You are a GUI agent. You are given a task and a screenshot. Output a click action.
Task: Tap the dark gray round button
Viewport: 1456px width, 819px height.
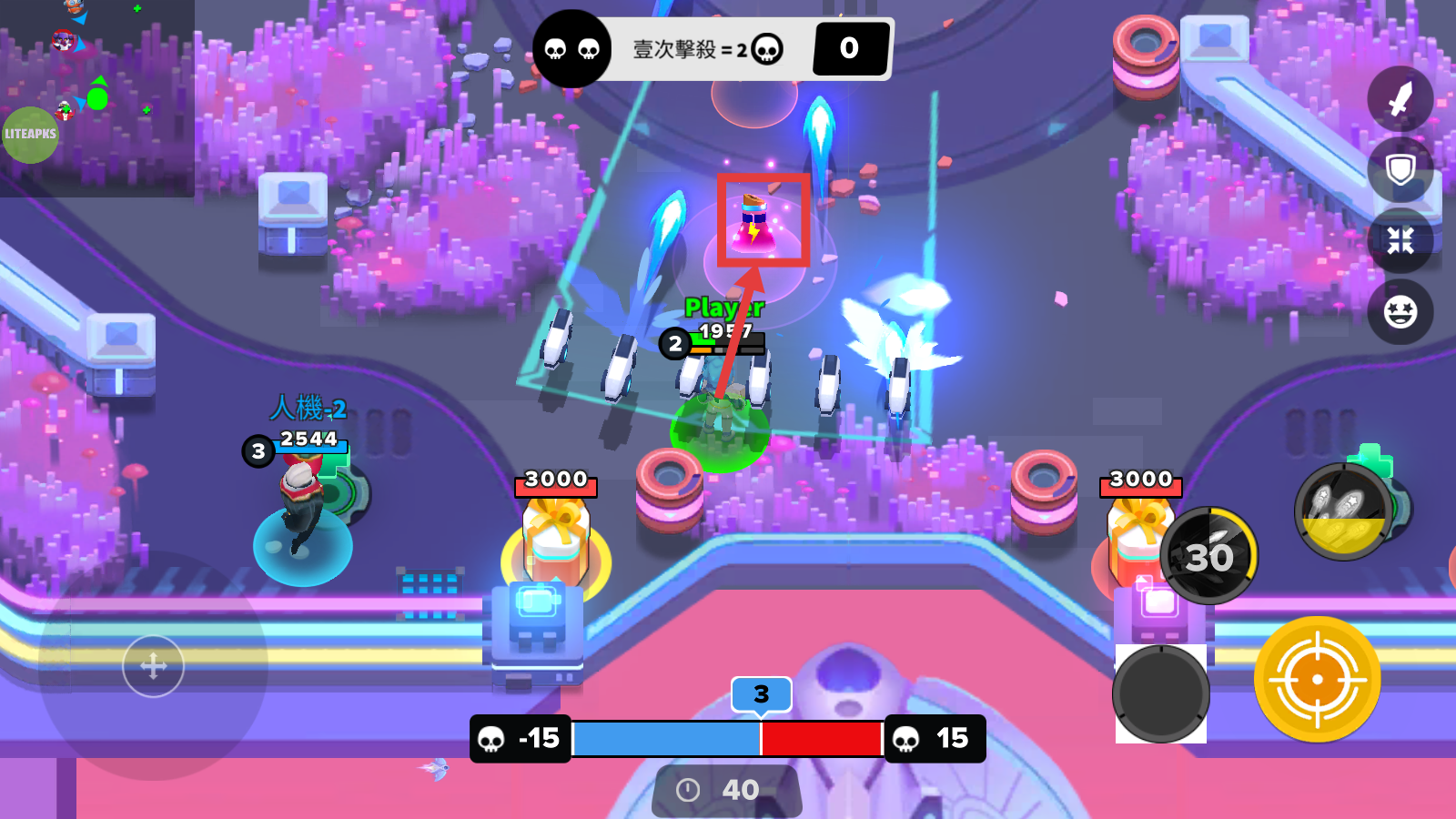coord(1160,693)
